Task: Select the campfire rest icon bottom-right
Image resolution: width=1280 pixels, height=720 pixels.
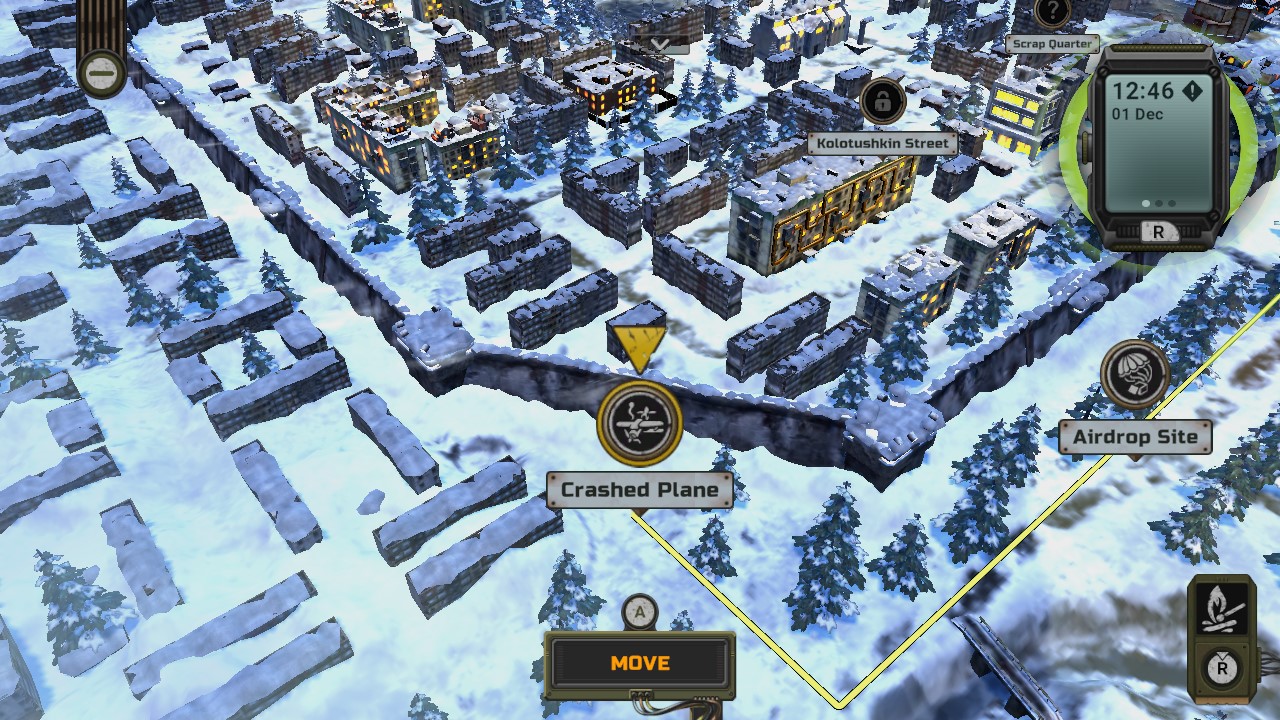Action: click(x=1221, y=608)
